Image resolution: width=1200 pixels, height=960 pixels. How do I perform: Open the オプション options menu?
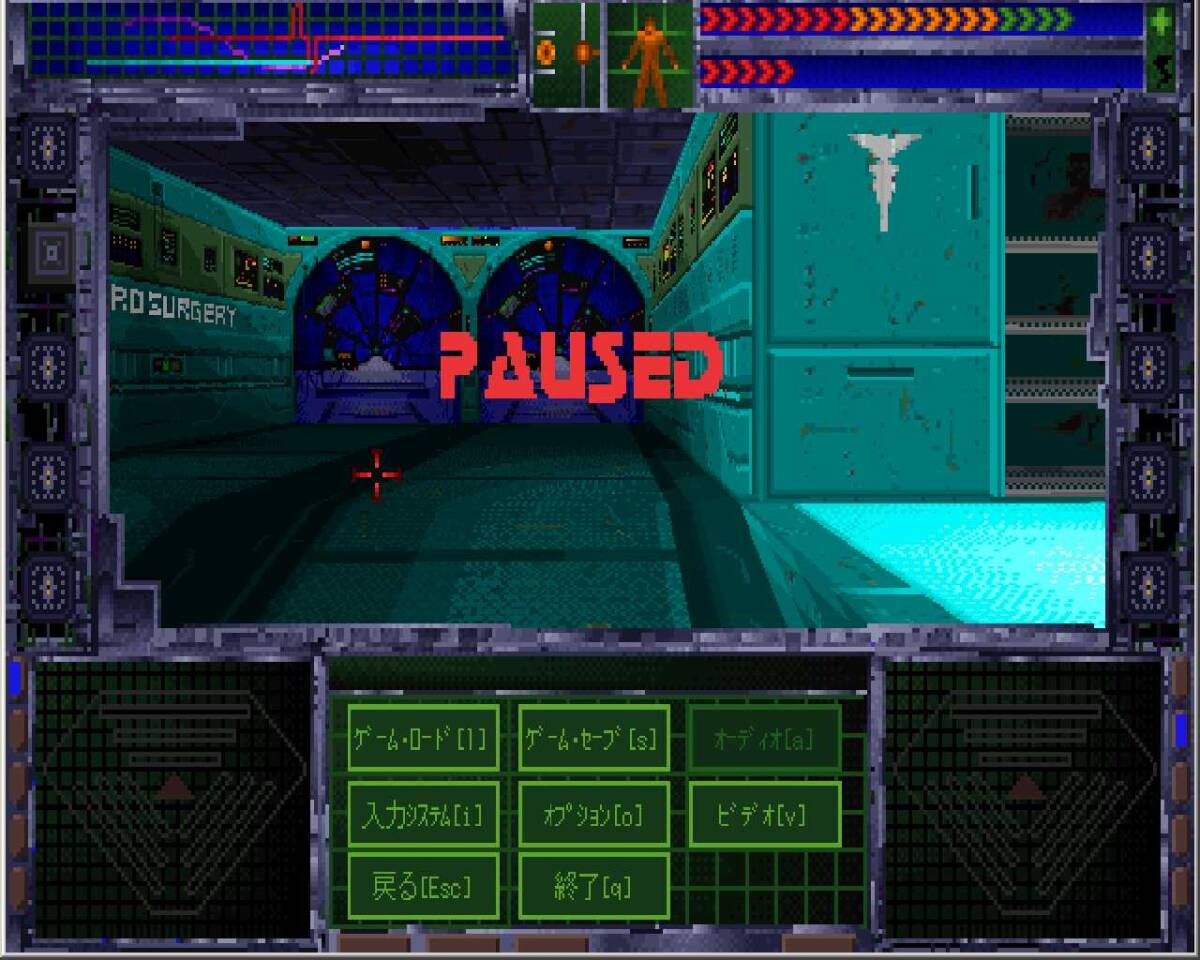point(594,814)
